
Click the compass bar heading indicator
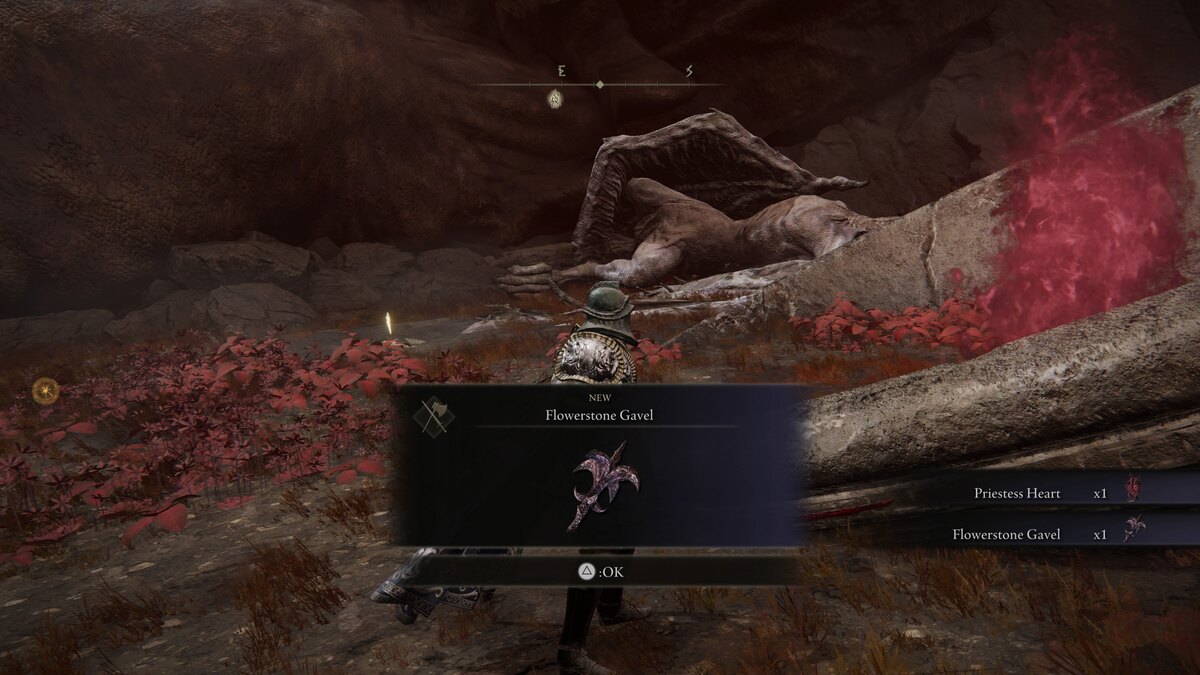(599, 85)
